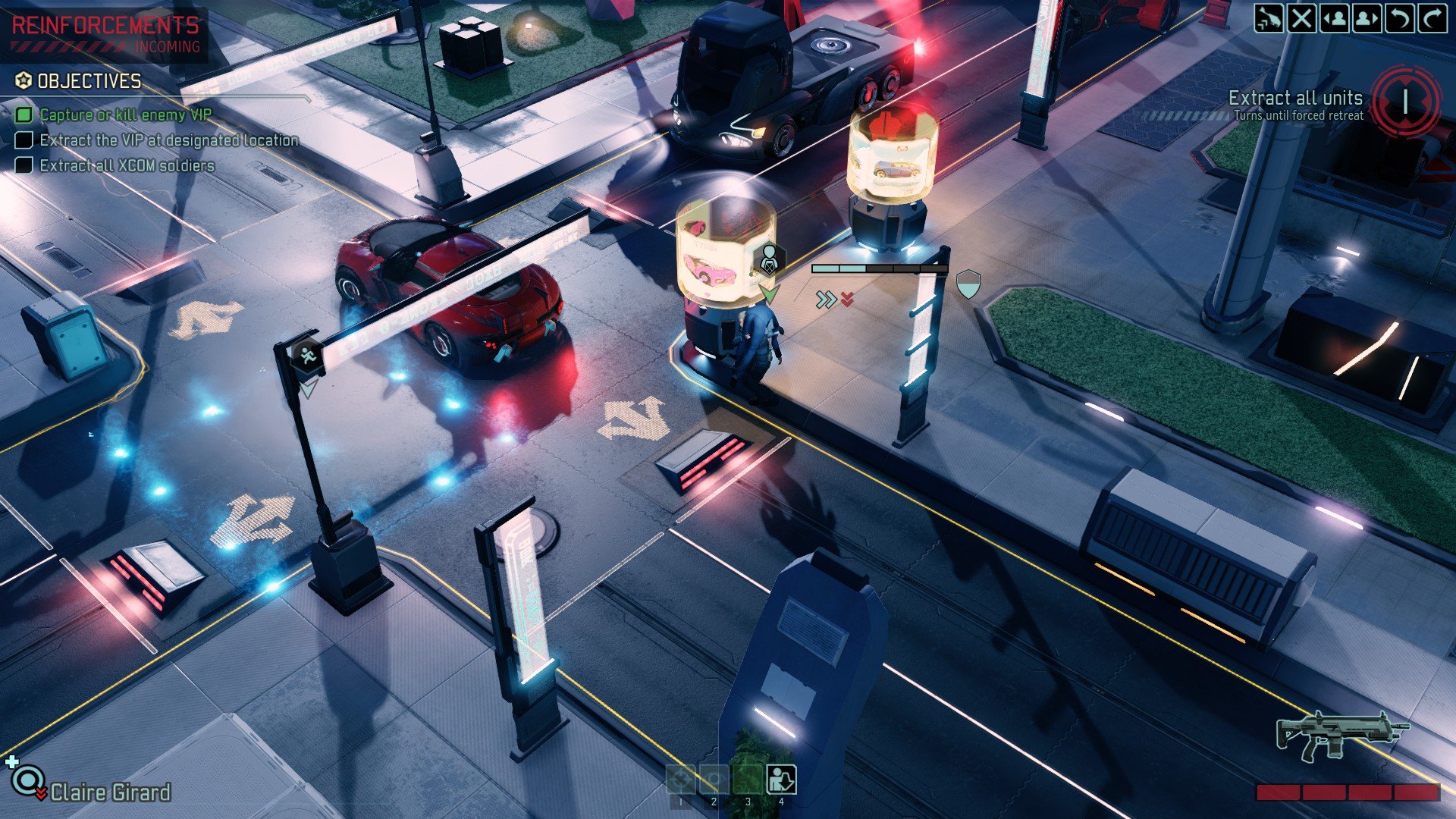Rotate camera right with curved arrow
Image resolution: width=1456 pixels, height=819 pixels.
click(x=1432, y=17)
